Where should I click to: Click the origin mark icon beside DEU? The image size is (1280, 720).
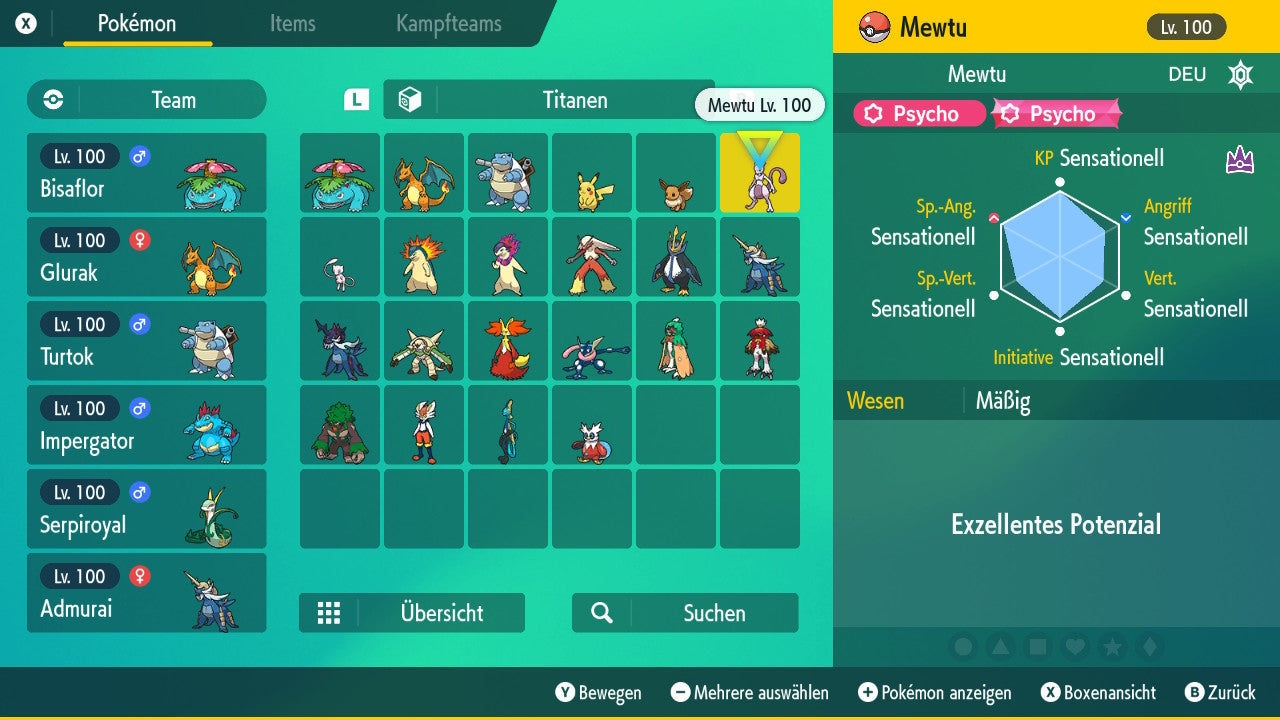[x=1239, y=74]
